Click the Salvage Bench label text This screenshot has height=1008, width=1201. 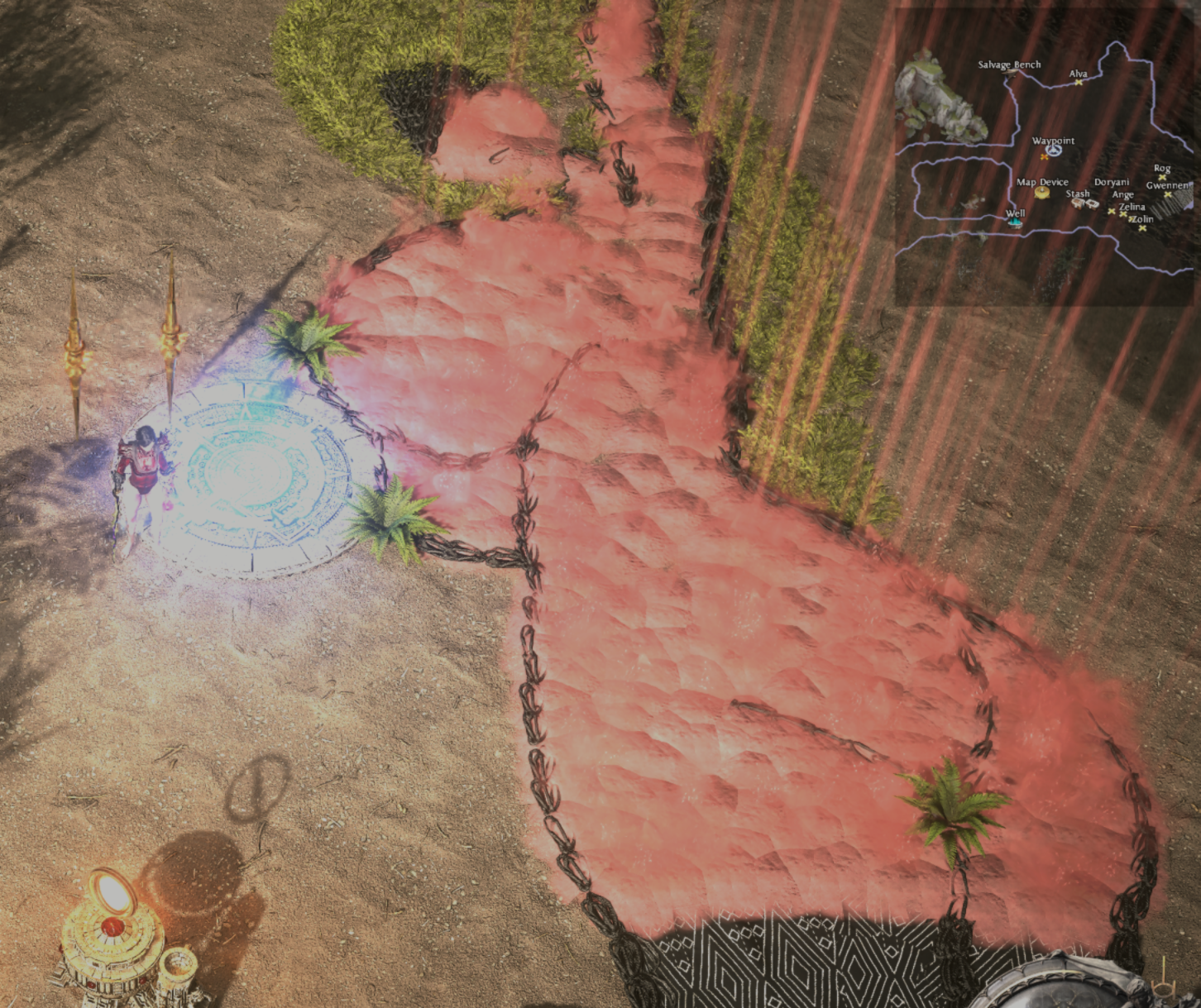click(1010, 64)
